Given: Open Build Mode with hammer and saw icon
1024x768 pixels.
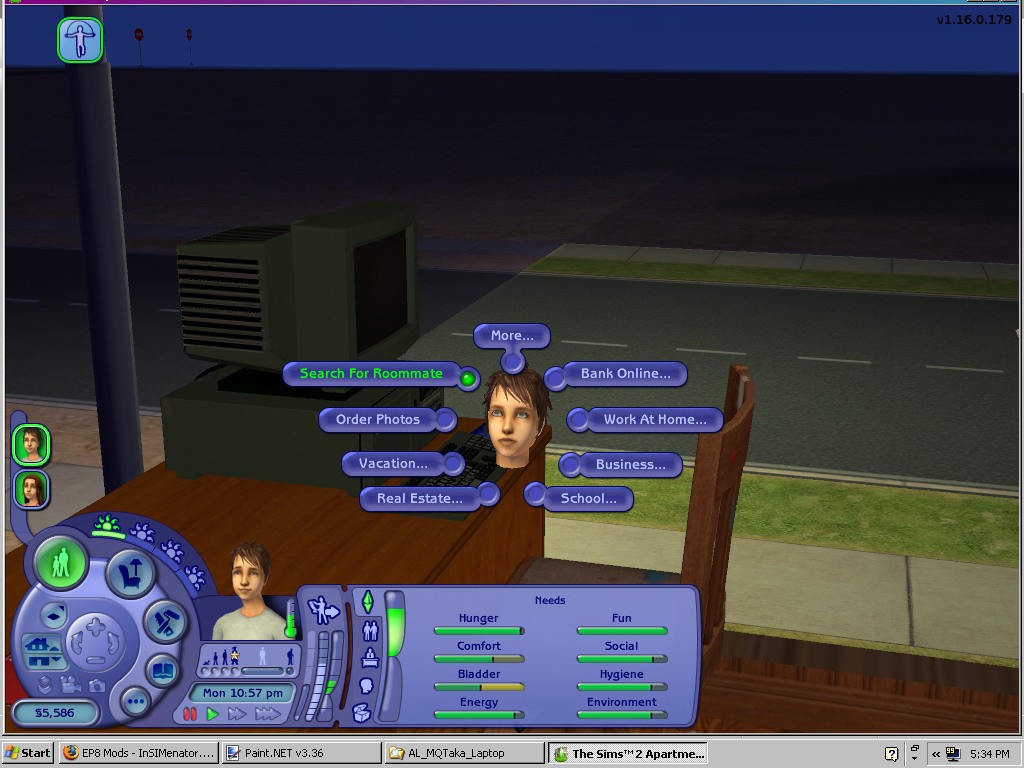Looking at the screenshot, I should coord(165,623).
